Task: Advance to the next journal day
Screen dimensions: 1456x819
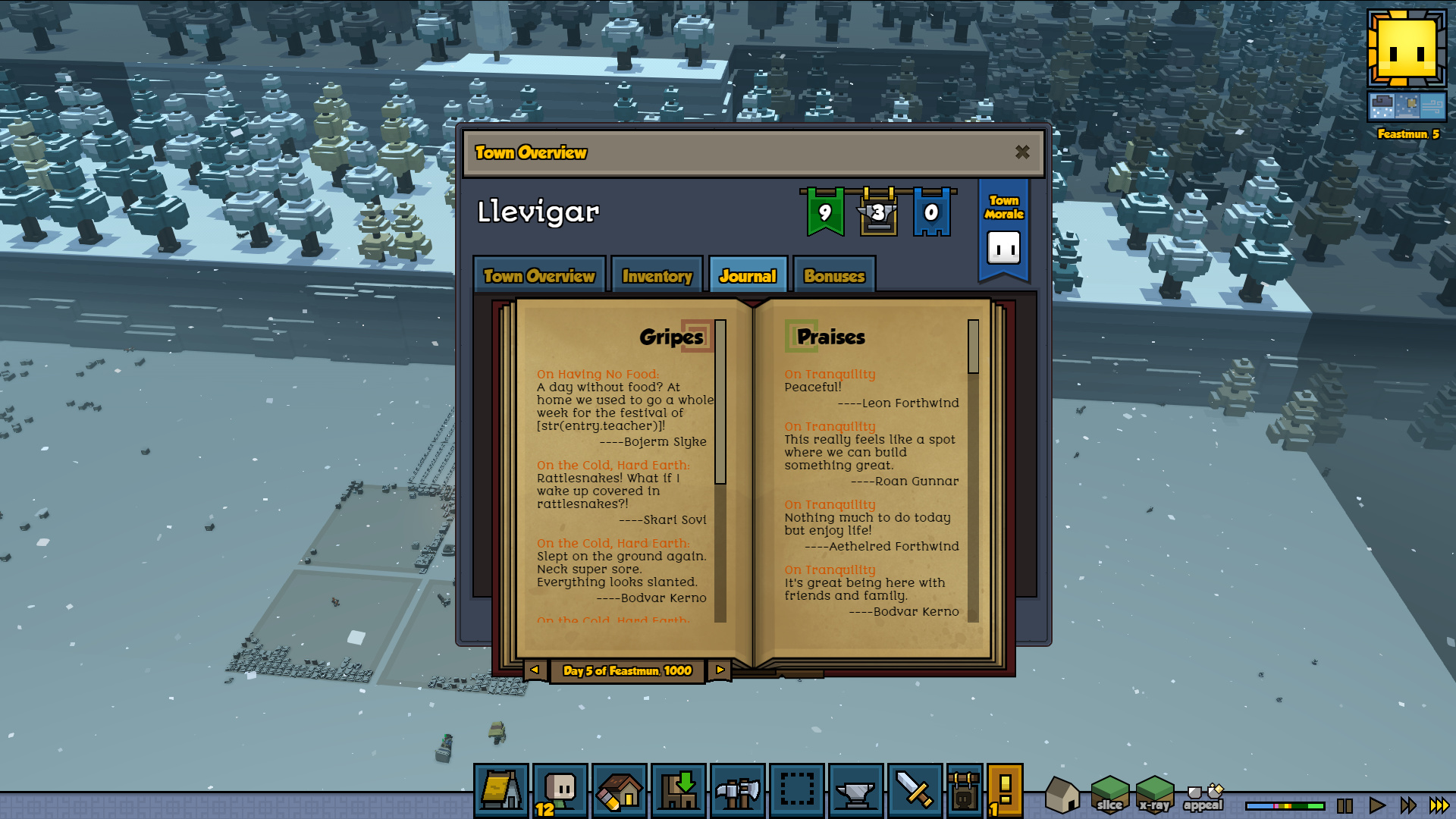Action: (720, 670)
